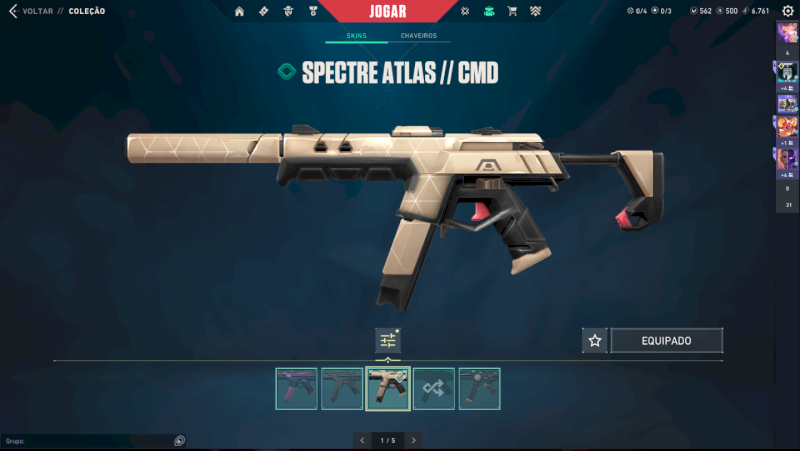The image size is (800, 451).
Task: Mark the skin as favorite with the star
Action: click(595, 341)
